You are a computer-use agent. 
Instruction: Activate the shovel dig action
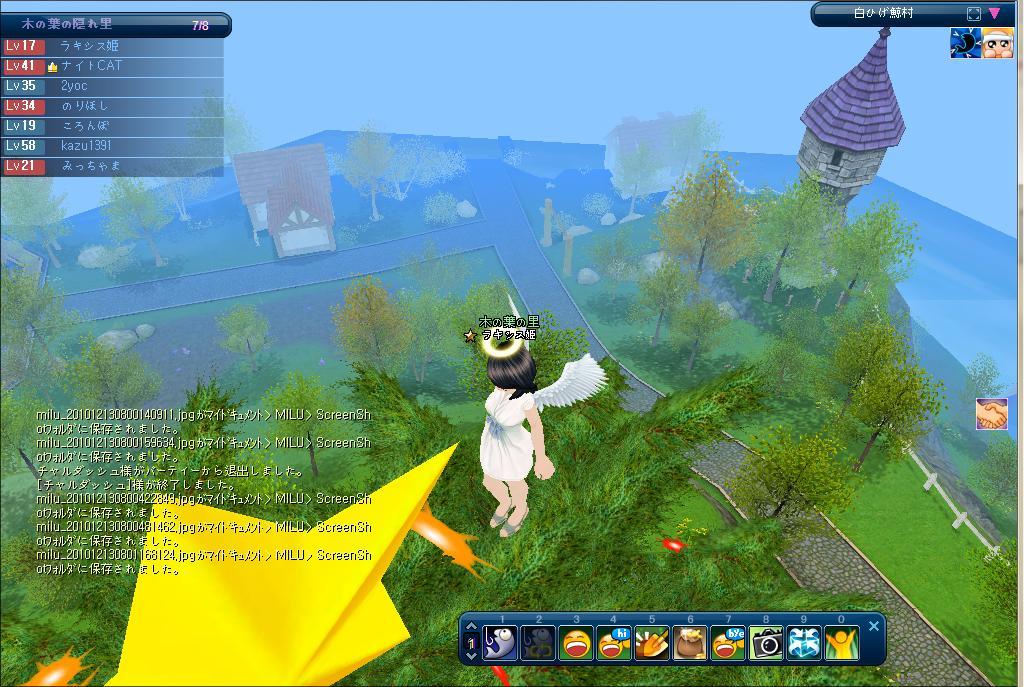pyautogui.click(x=652, y=642)
